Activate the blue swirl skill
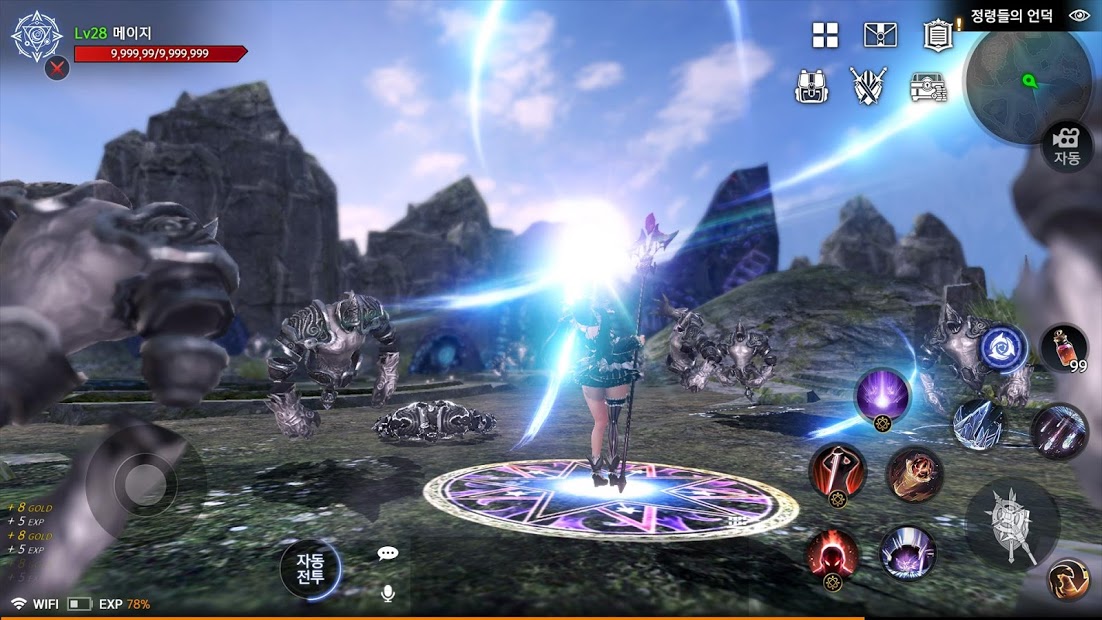 (x=1001, y=348)
